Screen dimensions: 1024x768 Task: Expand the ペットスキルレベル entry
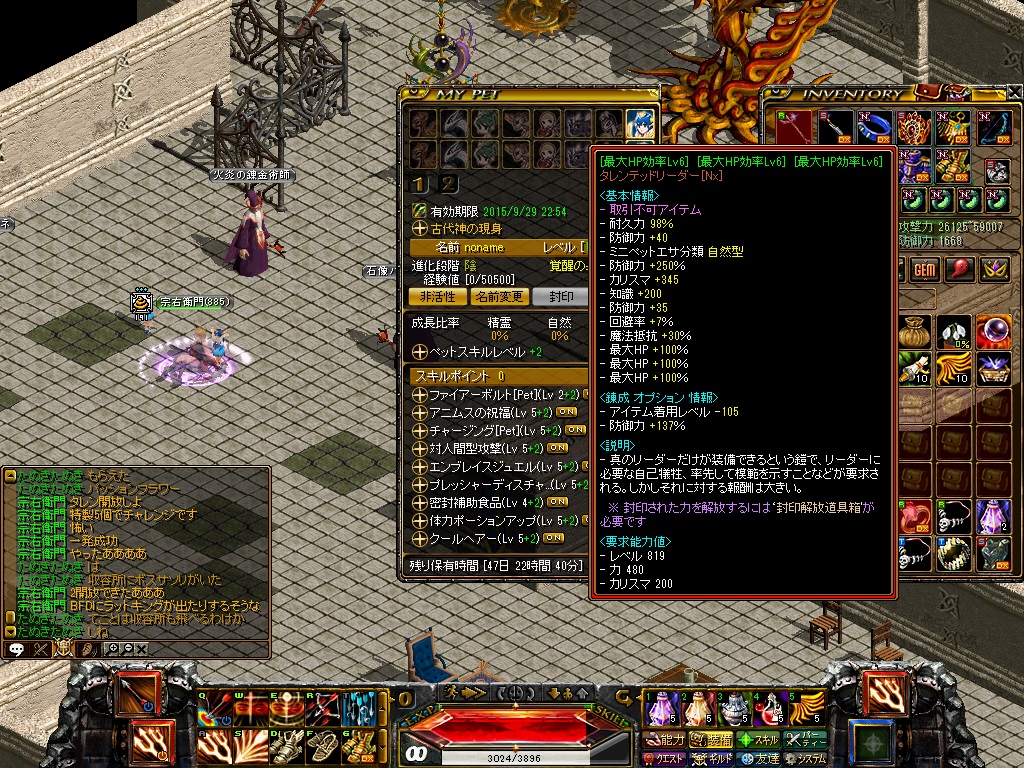coord(419,352)
